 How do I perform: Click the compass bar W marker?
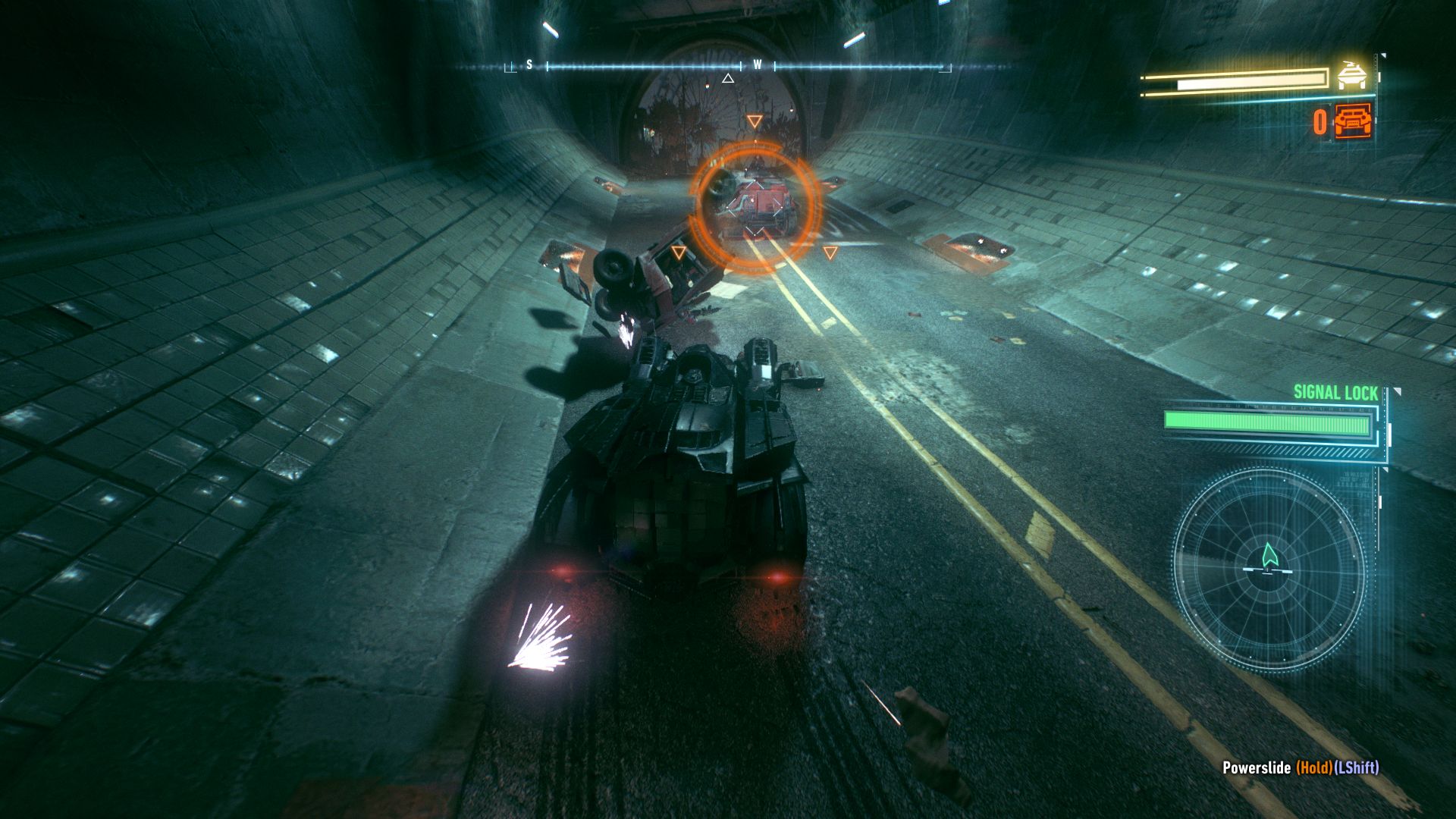757,65
